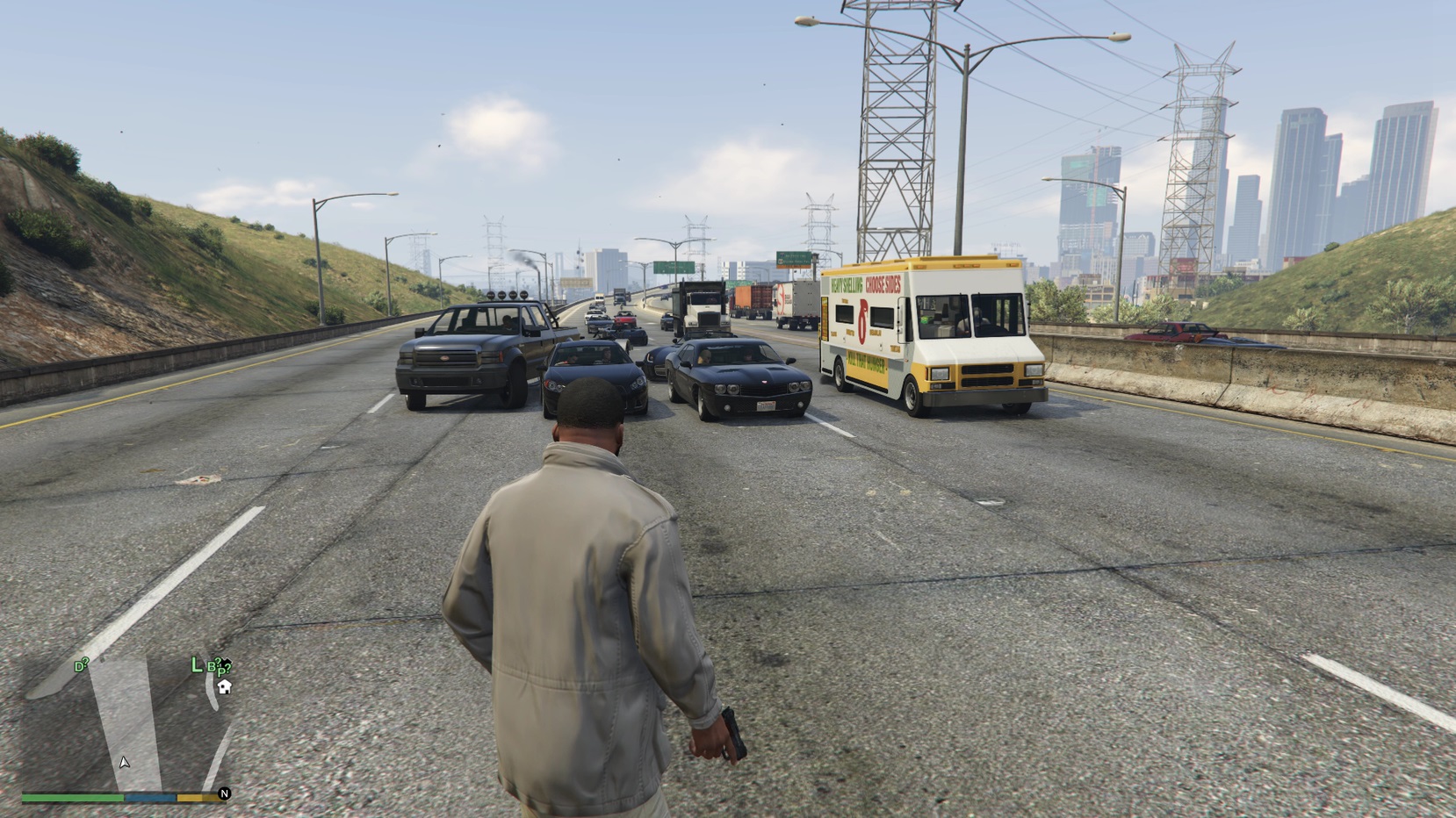
Task: Click the D? mission marker on the minimap
Action: (81, 666)
